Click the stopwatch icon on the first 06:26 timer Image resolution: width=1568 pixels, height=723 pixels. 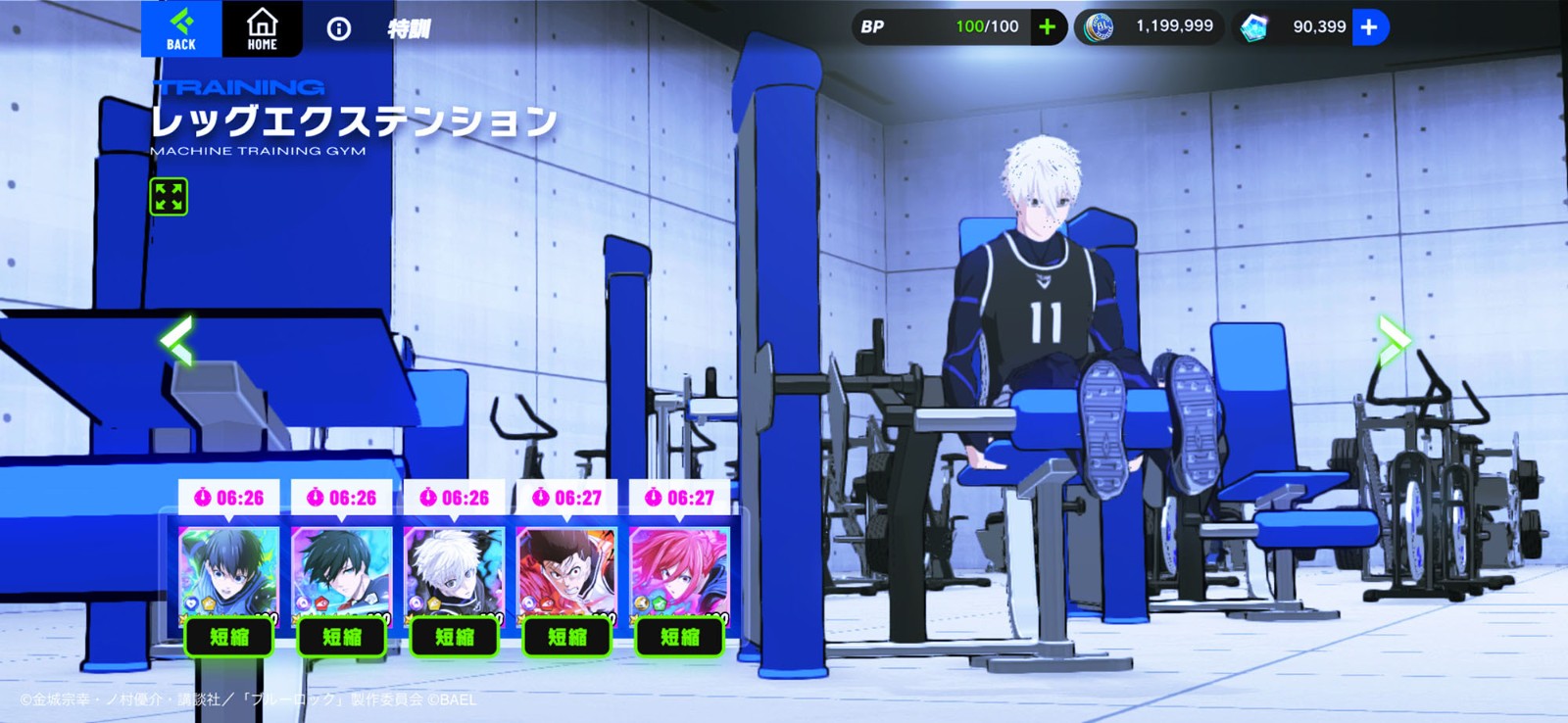tap(202, 496)
